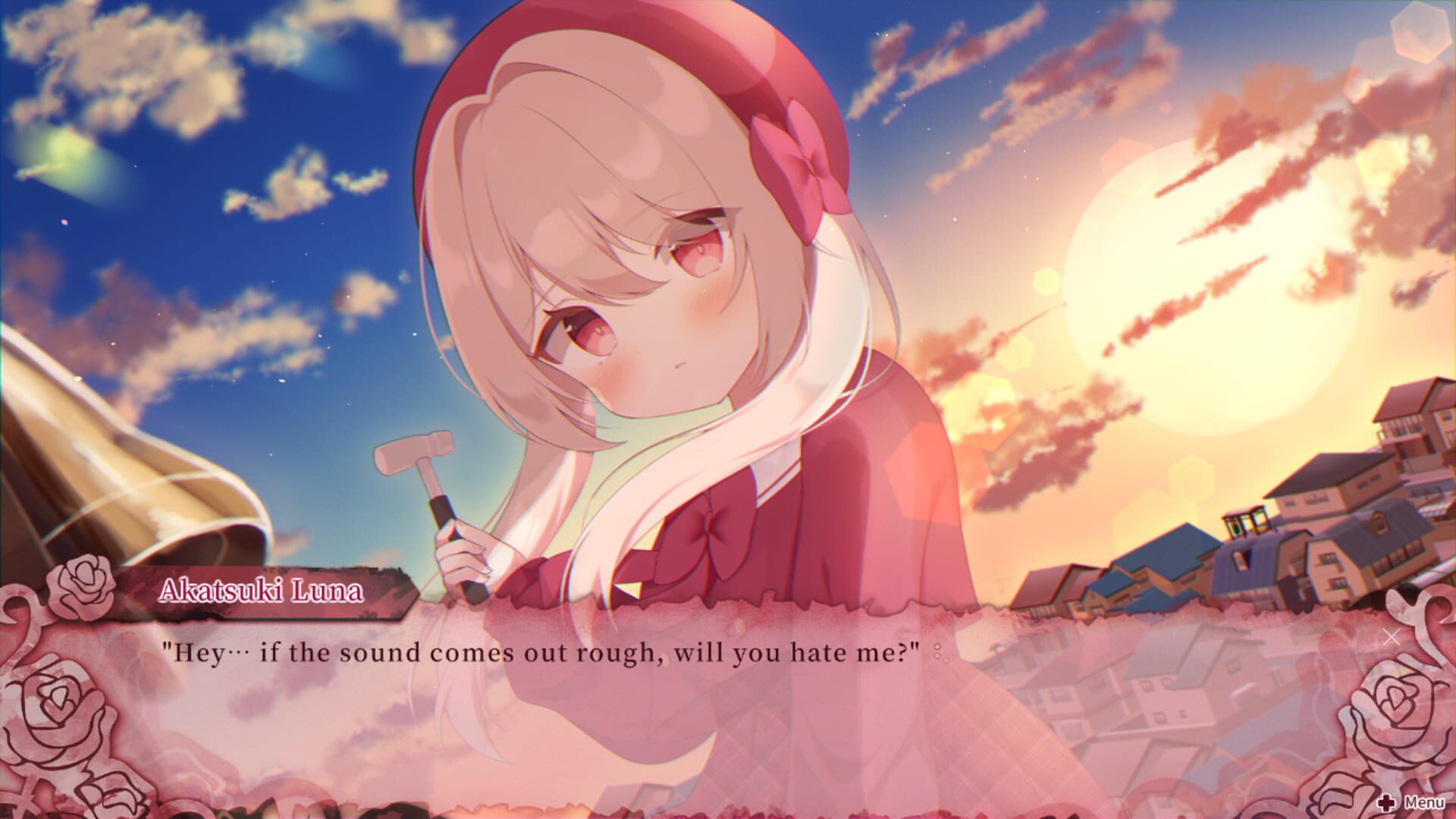Toggle the UI visibility with the × mark

(x=1390, y=638)
